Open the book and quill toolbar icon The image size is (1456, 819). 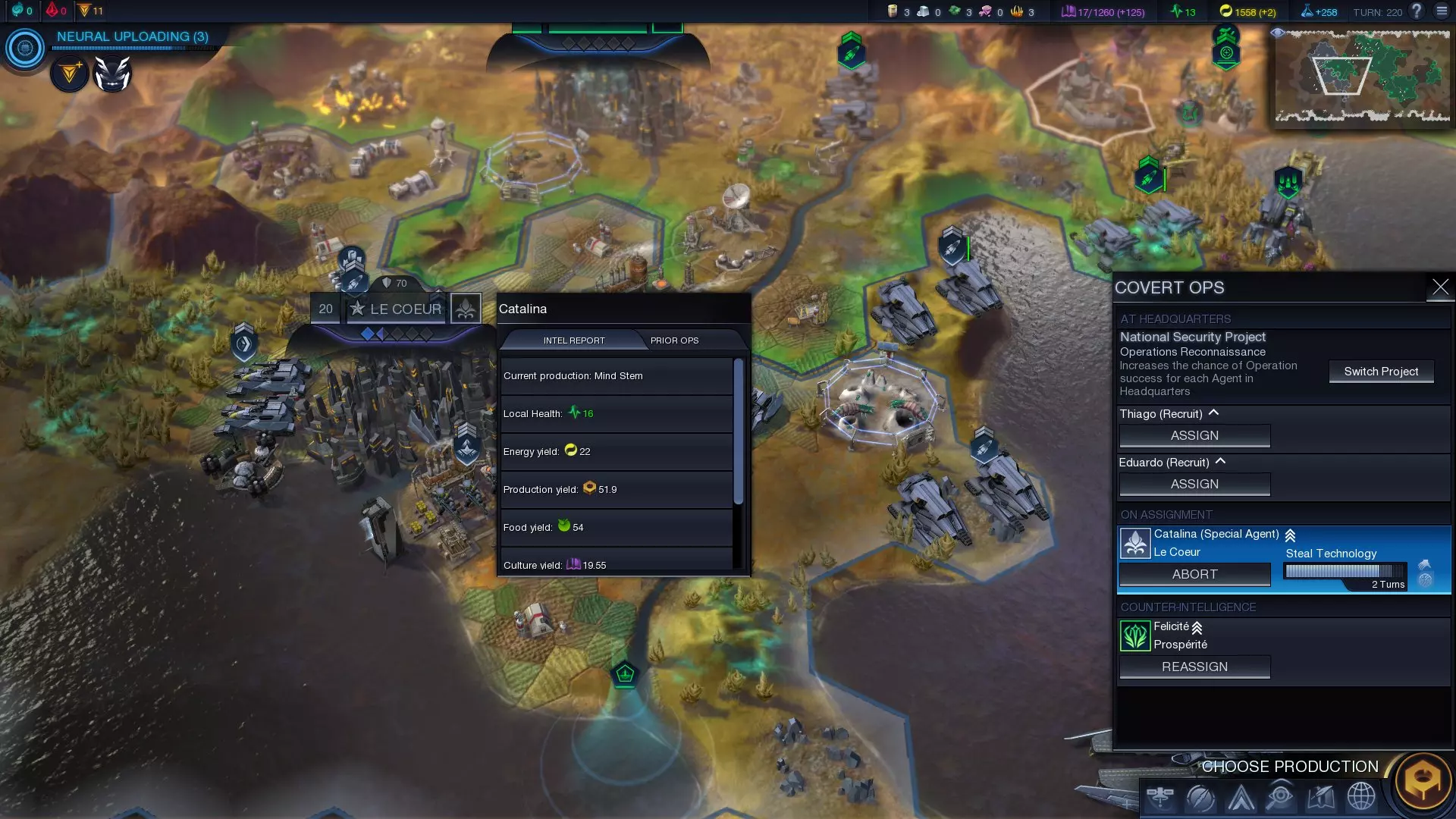click(1321, 797)
